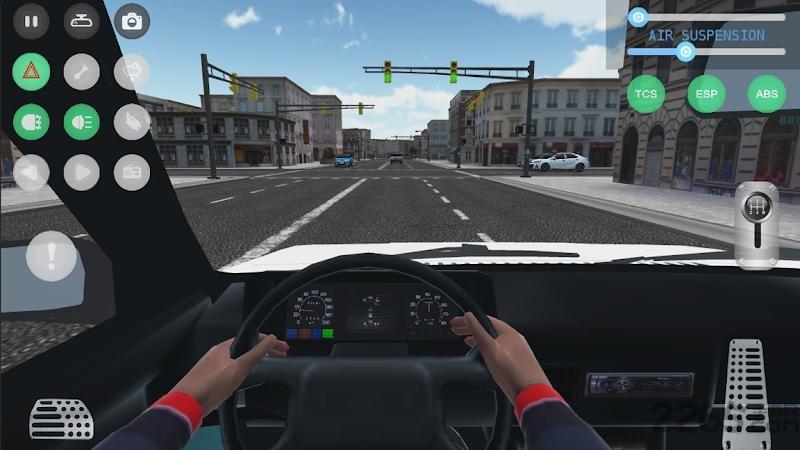Click the upper slider handle above Air Suspension
Viewport: 800px width, 450px height.
click(x=638, y=17)
